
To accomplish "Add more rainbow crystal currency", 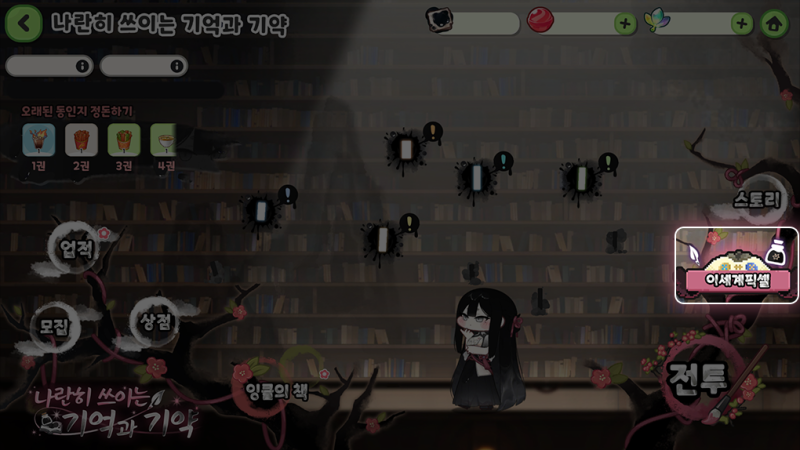I will (x=741, y=24).
